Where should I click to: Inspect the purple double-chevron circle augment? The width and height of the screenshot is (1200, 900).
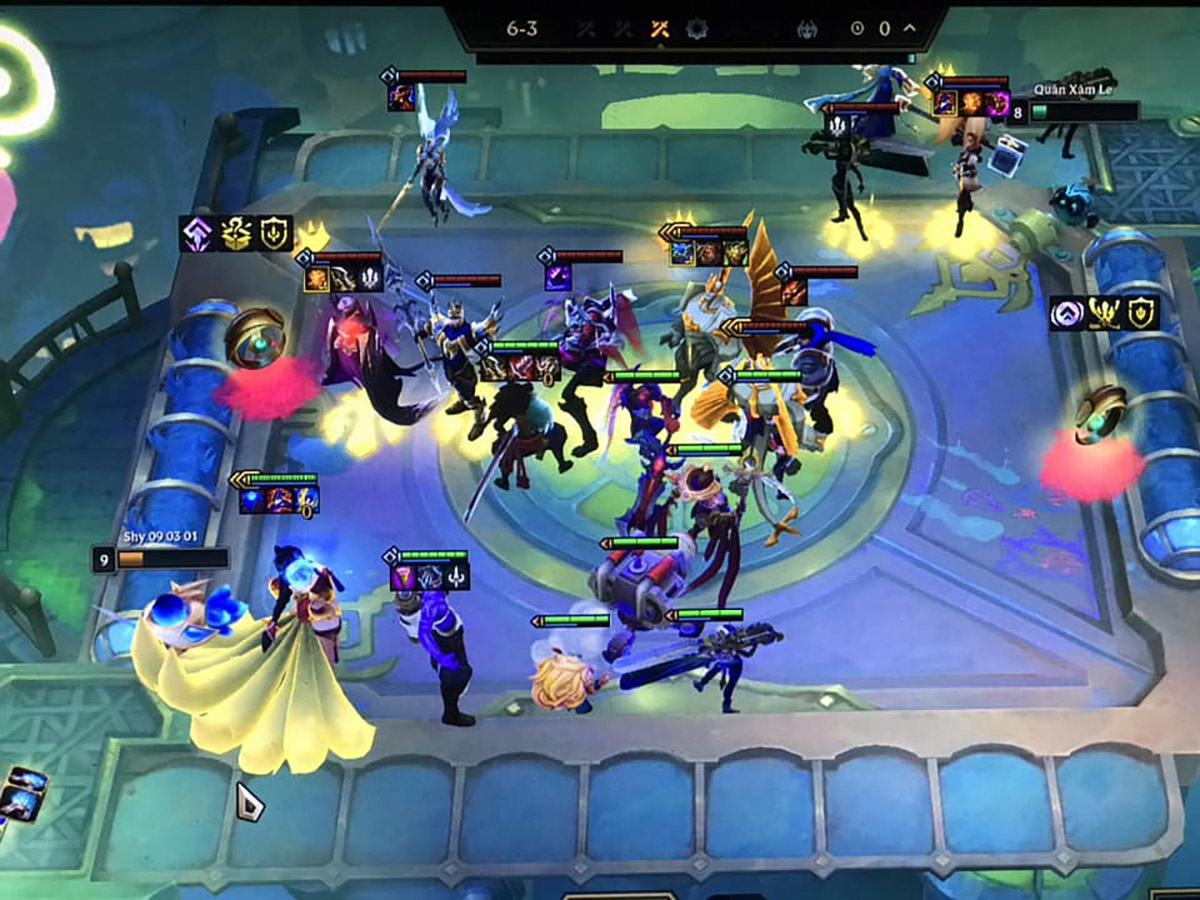coord(1066,314)
